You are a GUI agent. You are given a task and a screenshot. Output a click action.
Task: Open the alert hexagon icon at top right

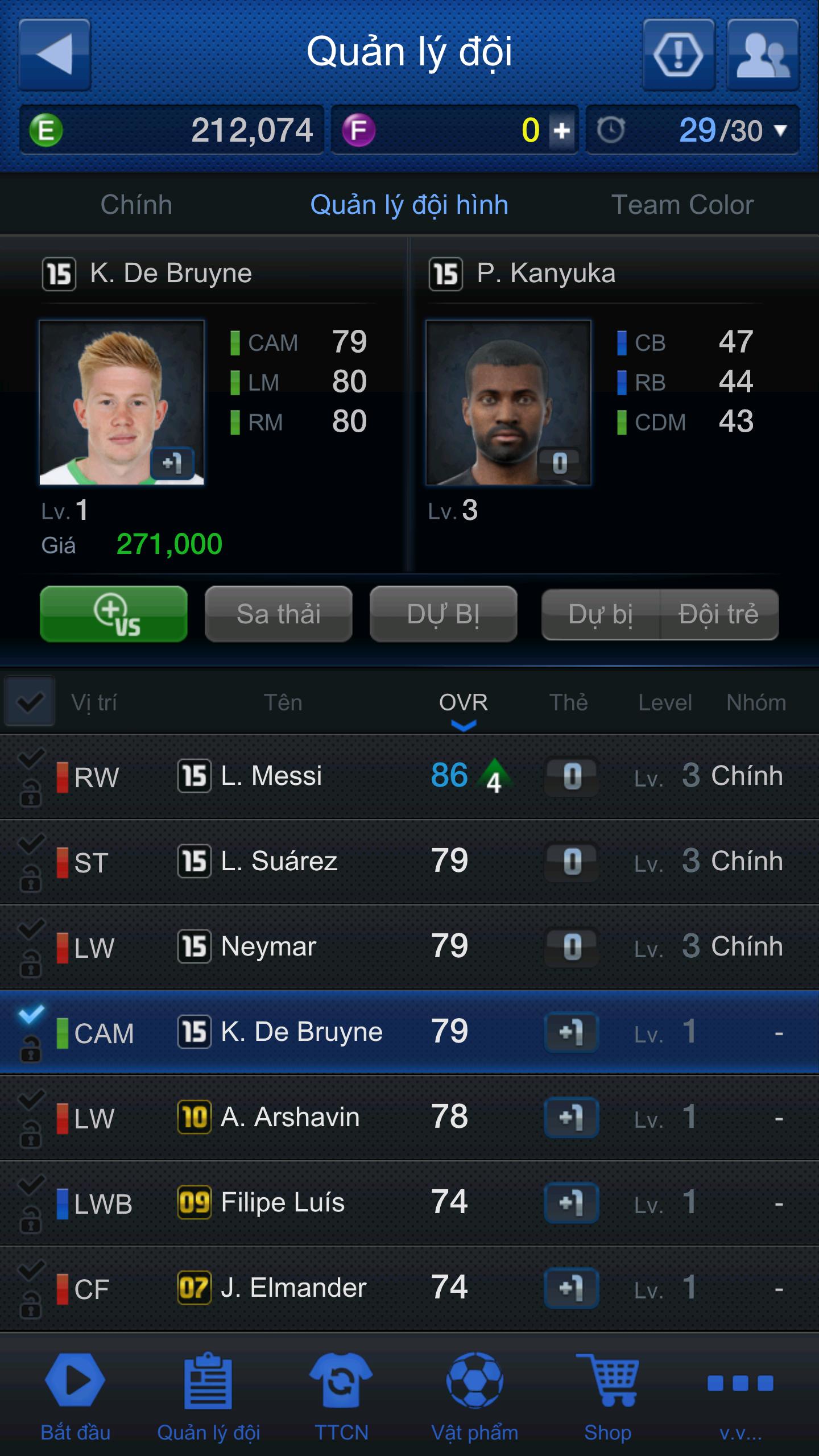[679, 54]
